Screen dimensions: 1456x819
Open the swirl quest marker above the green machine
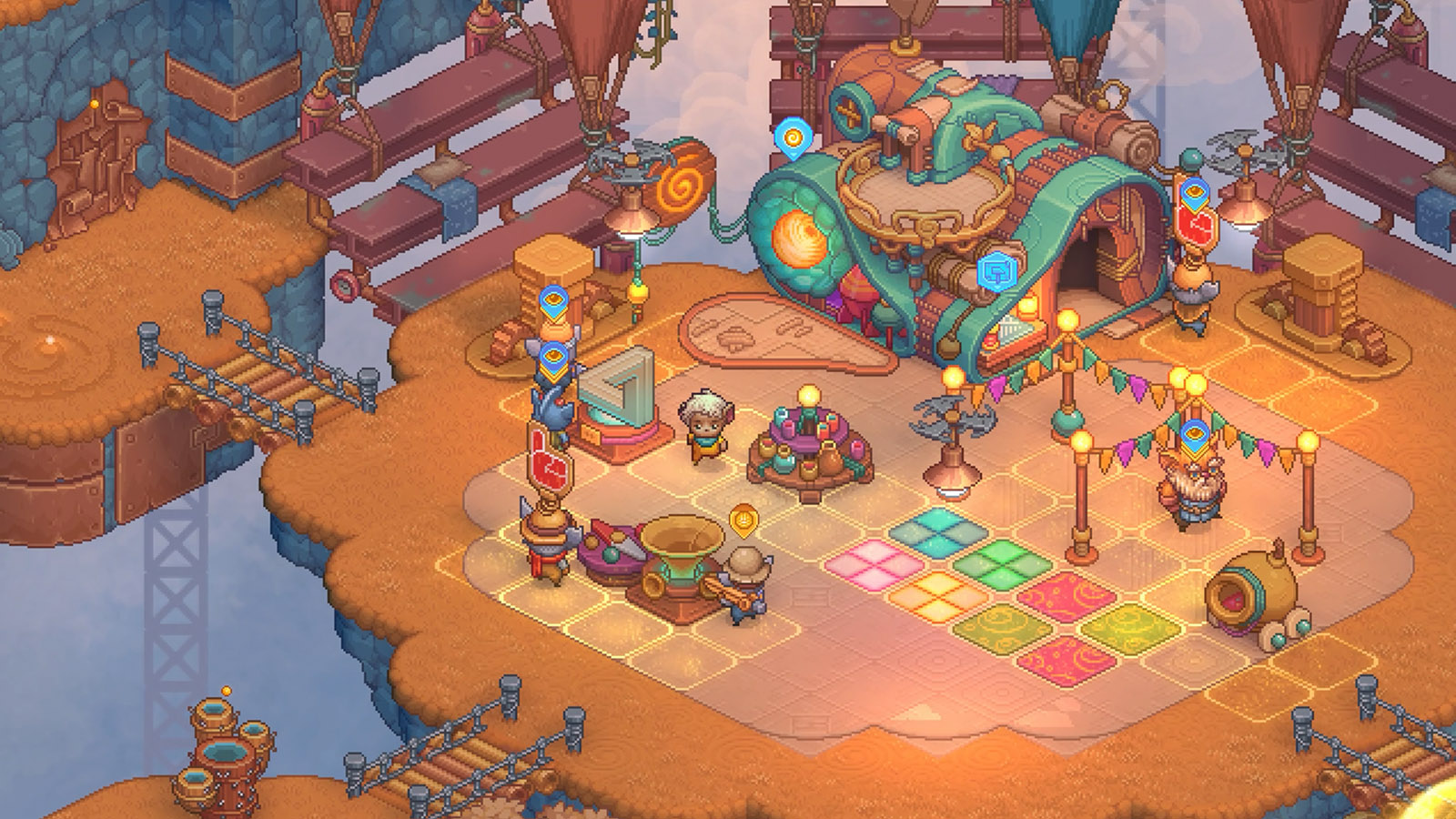(795, 138)
